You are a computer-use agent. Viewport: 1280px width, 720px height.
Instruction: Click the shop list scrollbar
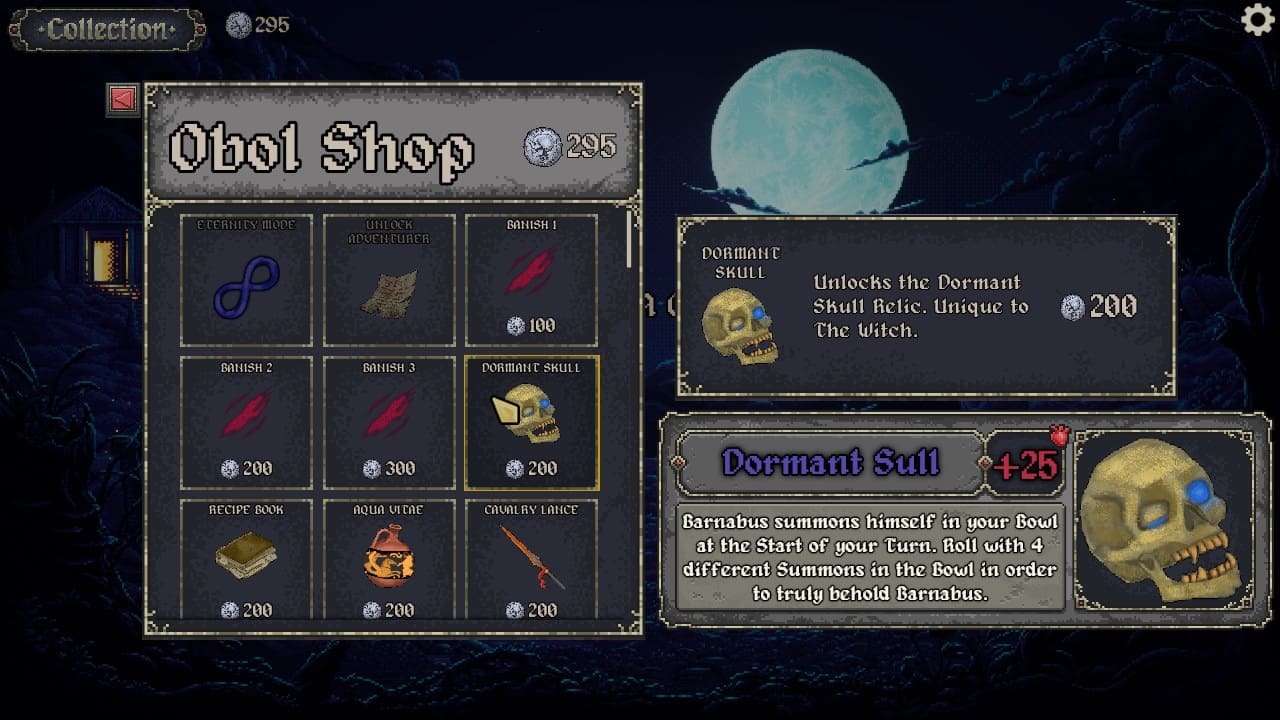coord(629,240)
